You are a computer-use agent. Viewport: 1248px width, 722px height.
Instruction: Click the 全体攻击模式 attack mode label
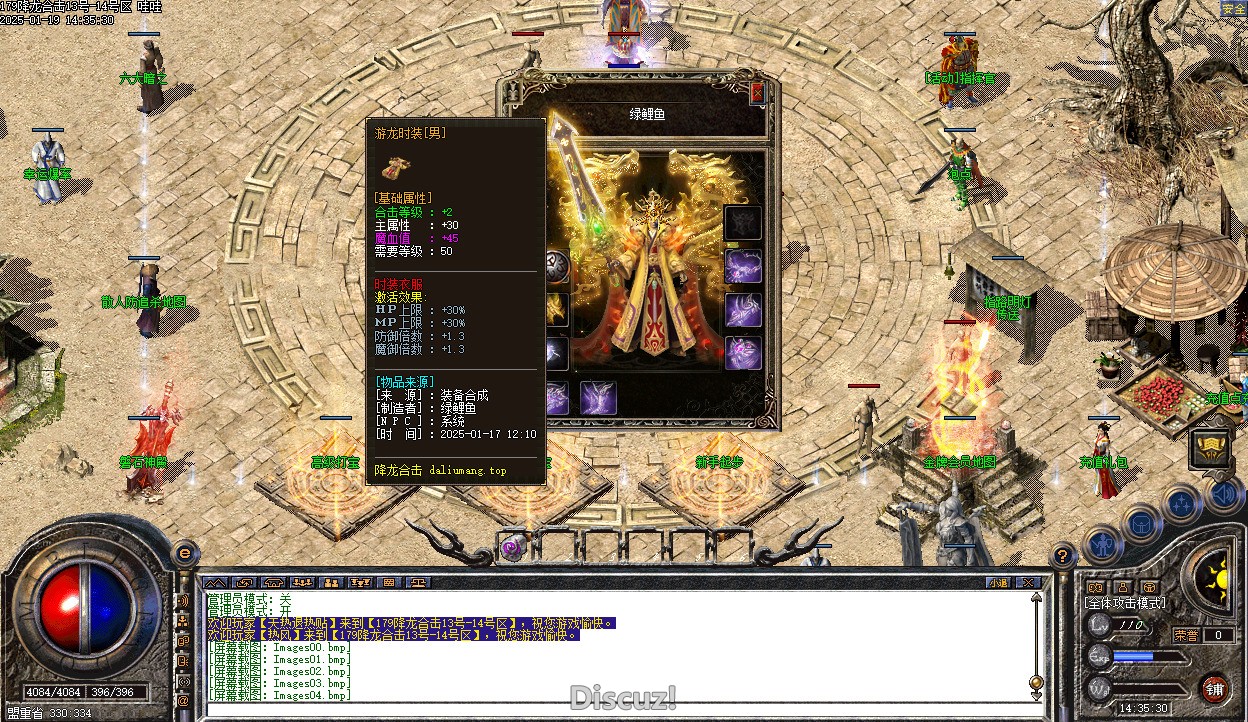point(1125,603)
